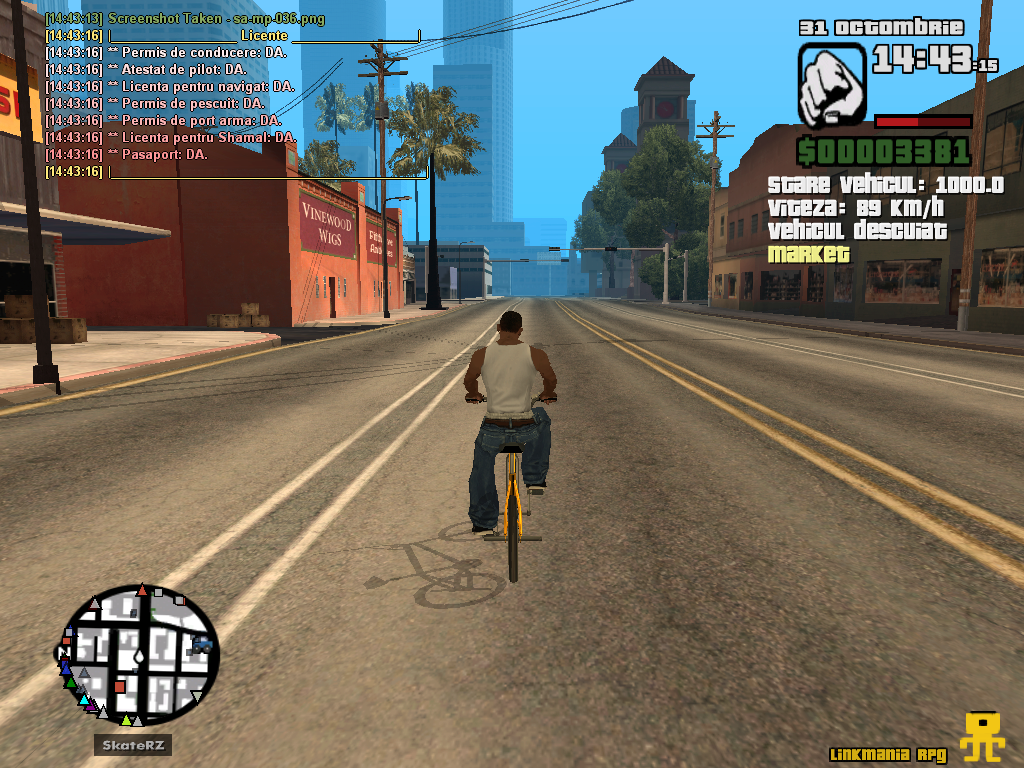Click the SkateRZ name label
This screenshot has width=1024, height=768.
click(x=134, y=745)
